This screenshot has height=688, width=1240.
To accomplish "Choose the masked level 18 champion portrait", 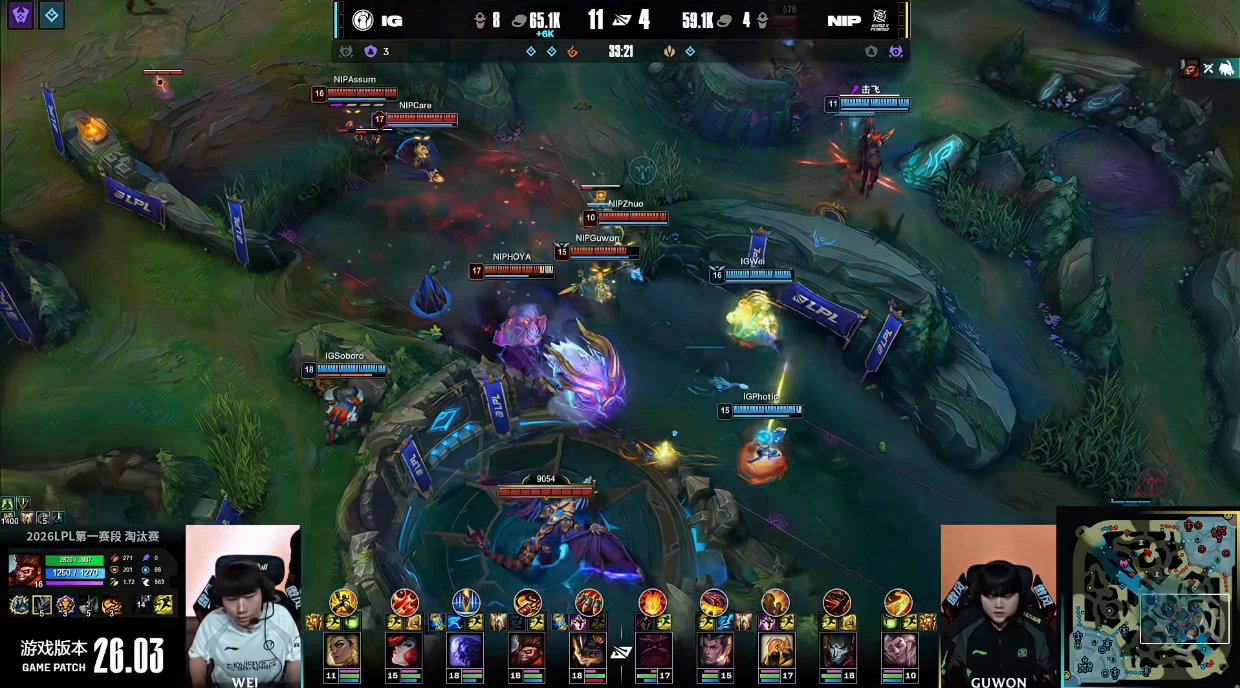I will click(588, 651).
